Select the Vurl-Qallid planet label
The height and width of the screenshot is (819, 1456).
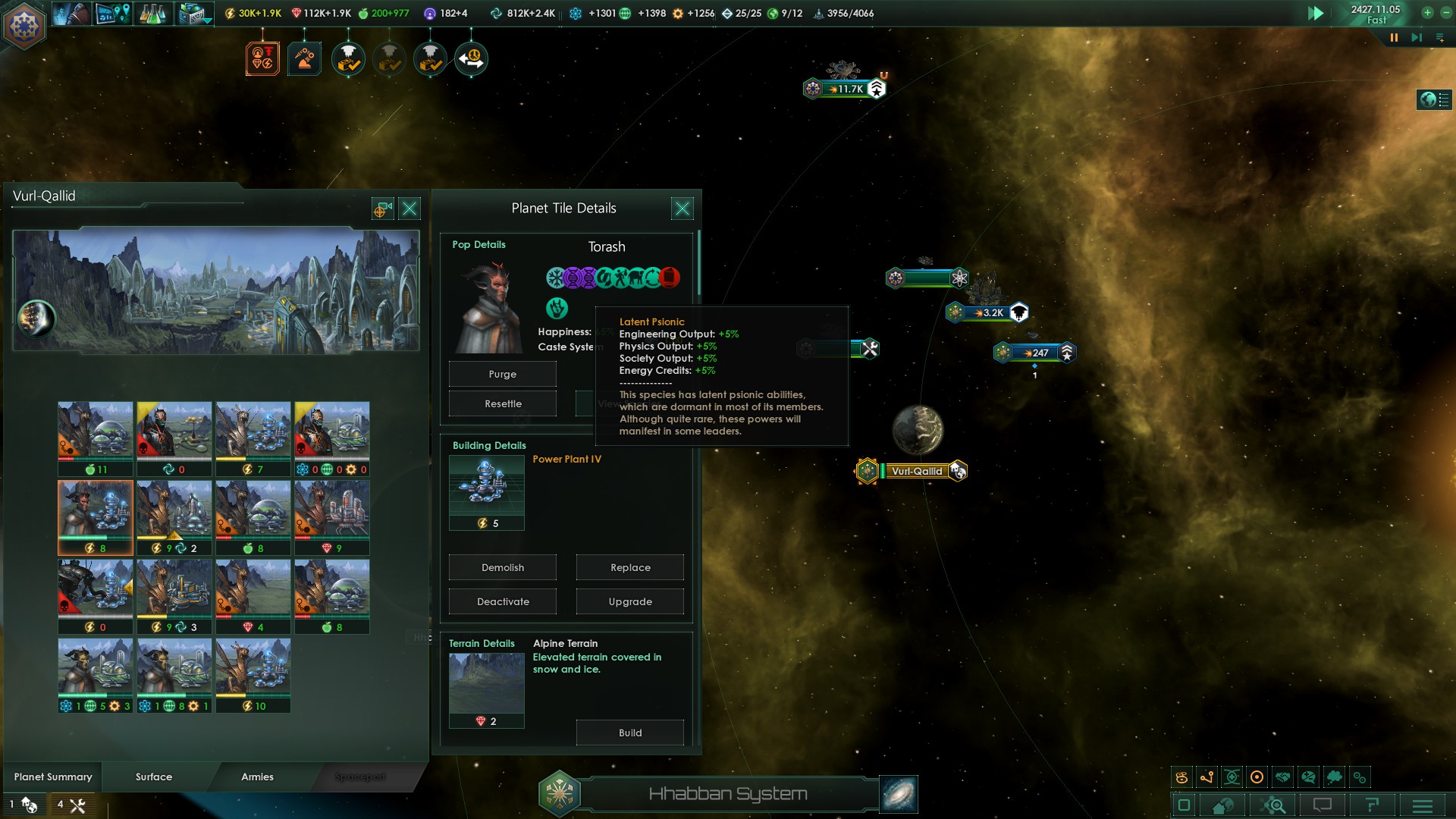pyautogui.click(x=917, y=471)
